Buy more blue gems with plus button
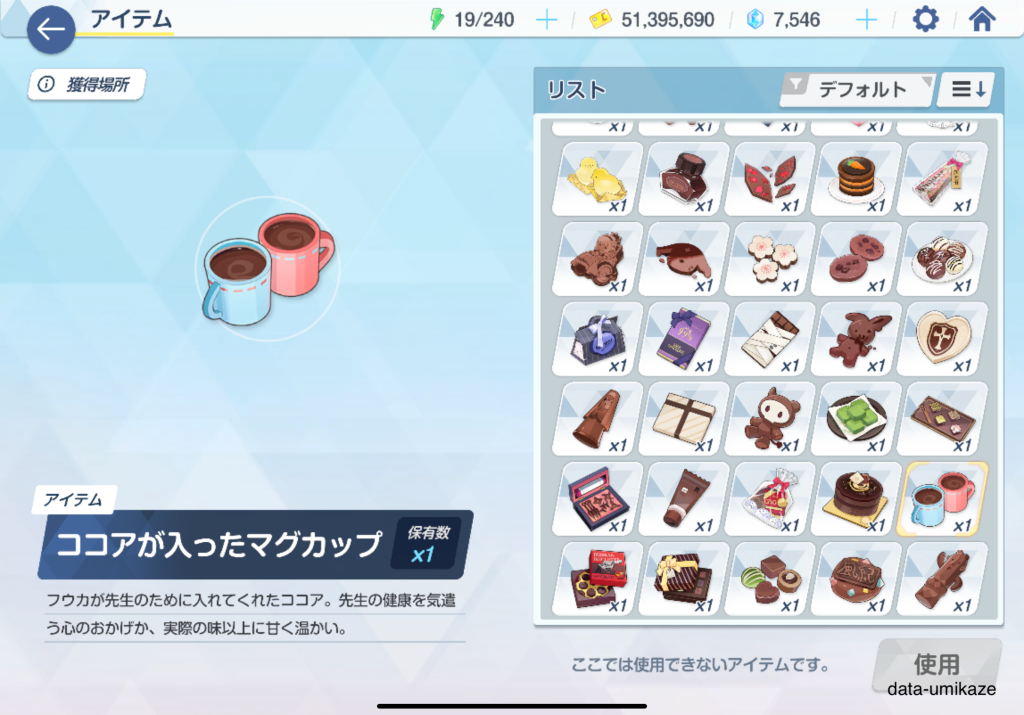 pyautogui.click(x=866, y=20)
